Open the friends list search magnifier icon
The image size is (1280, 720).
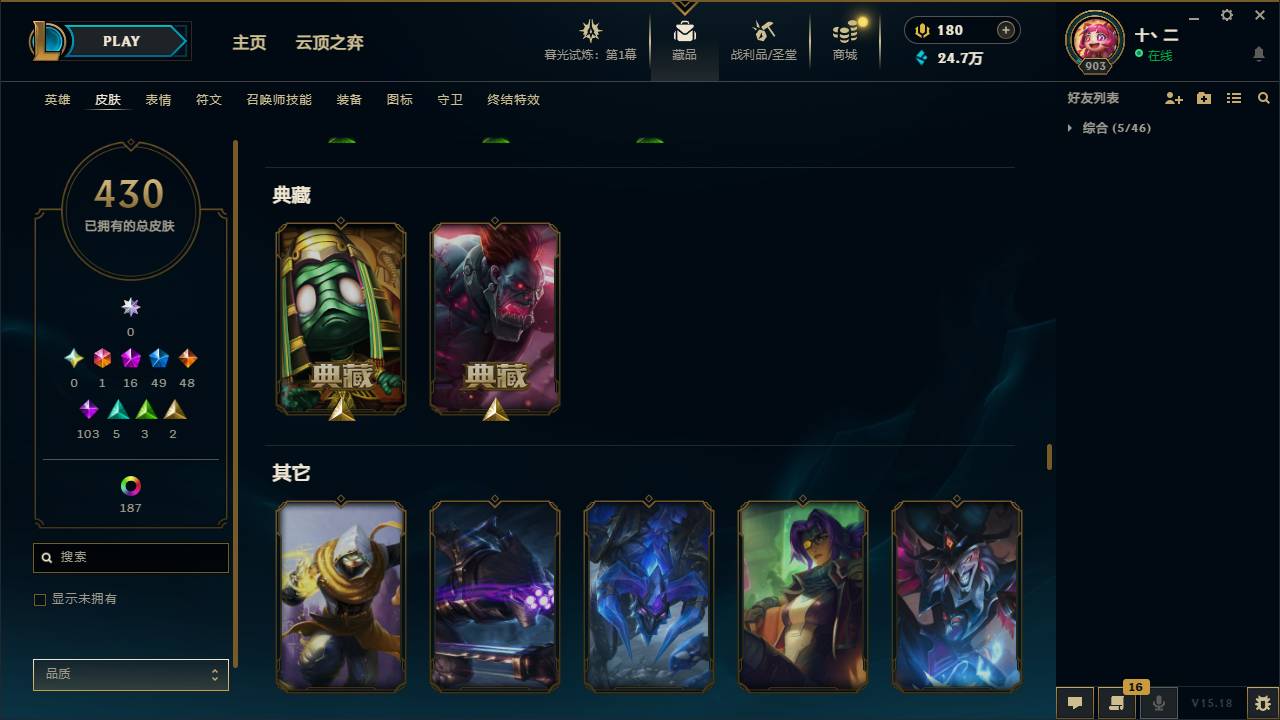(x=1263, y=97)
